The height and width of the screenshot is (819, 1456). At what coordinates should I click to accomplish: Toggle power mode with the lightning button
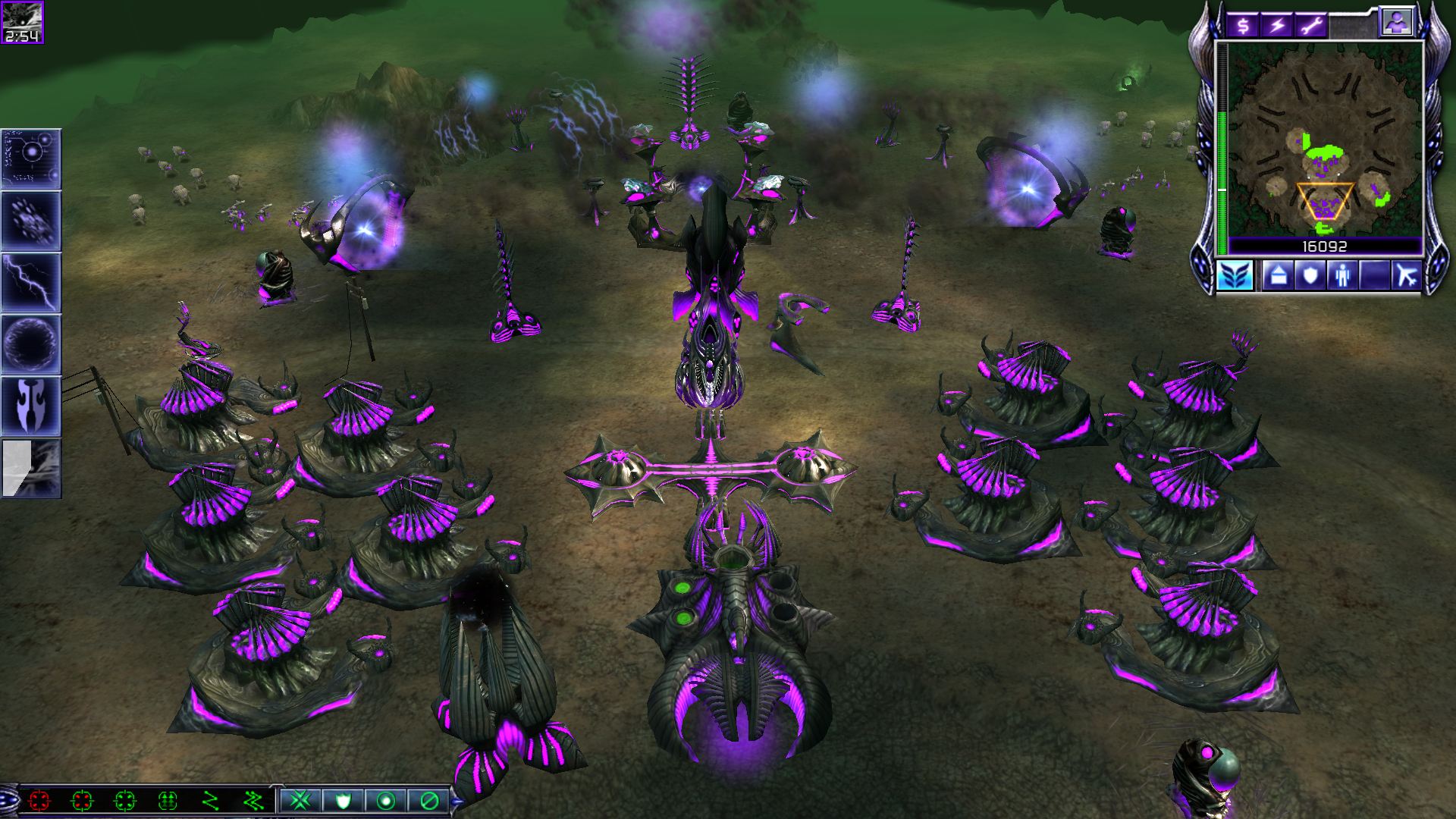1278,27
